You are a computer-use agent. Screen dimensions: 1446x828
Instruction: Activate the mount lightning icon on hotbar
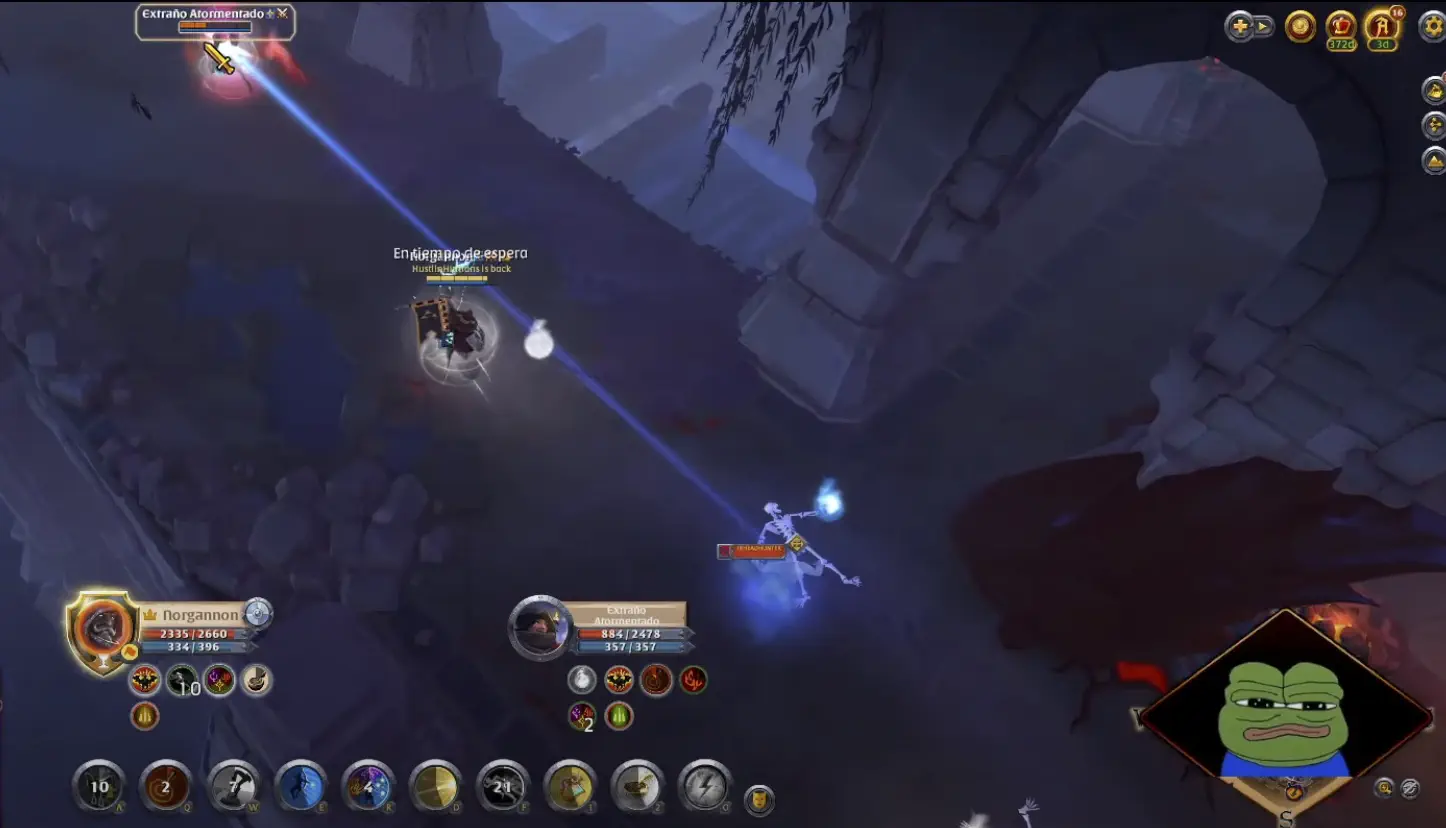[x=703, y=787]
